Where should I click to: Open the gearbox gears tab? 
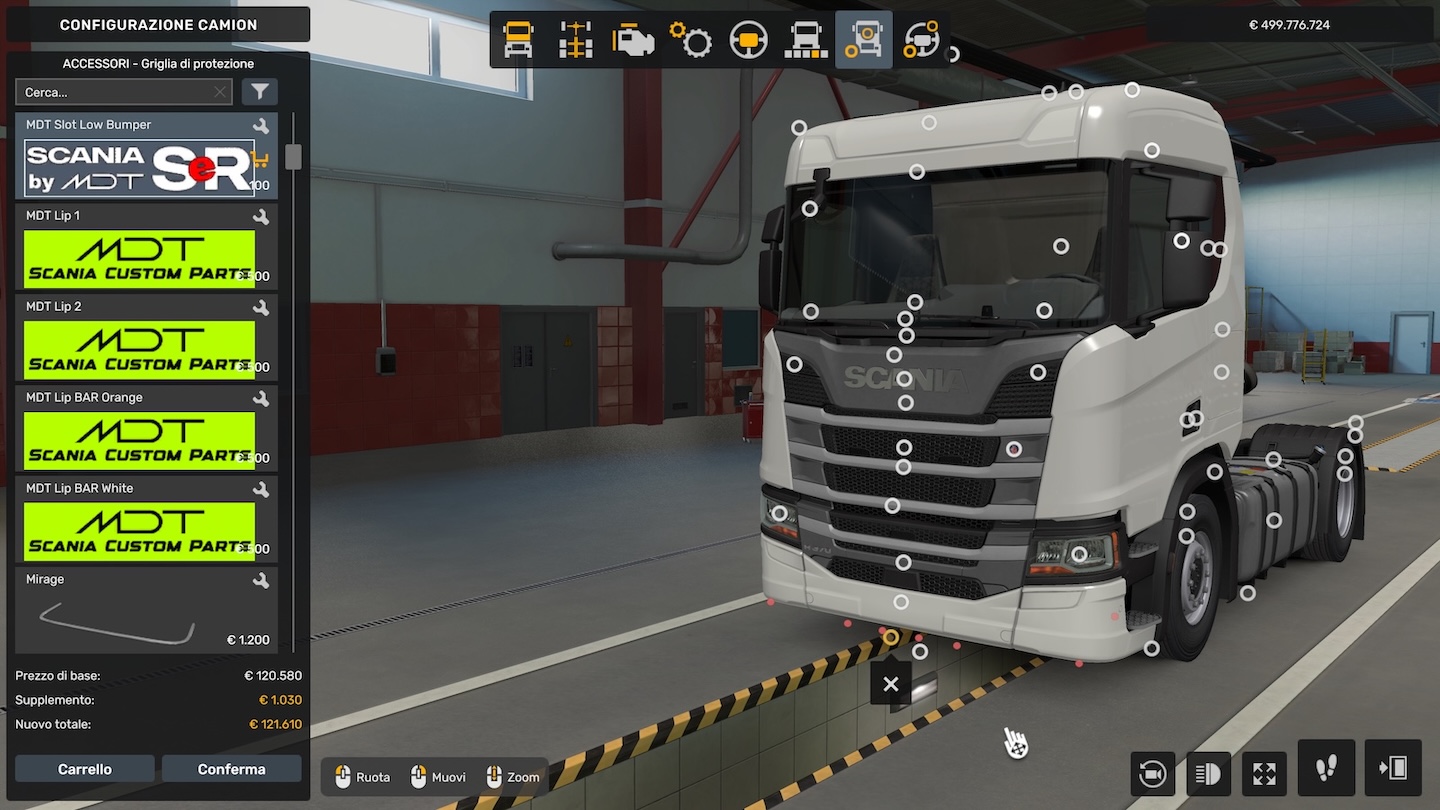click(x=690, y=40)
